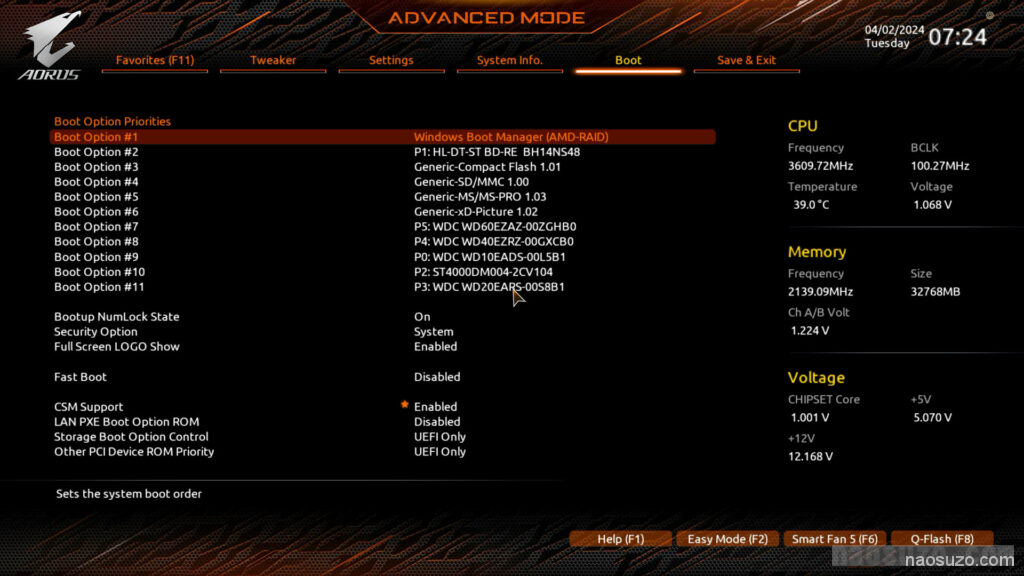Open the Save & Exit tab
The width and height of the screenshot is (1024, 576).
coord(746,60)
